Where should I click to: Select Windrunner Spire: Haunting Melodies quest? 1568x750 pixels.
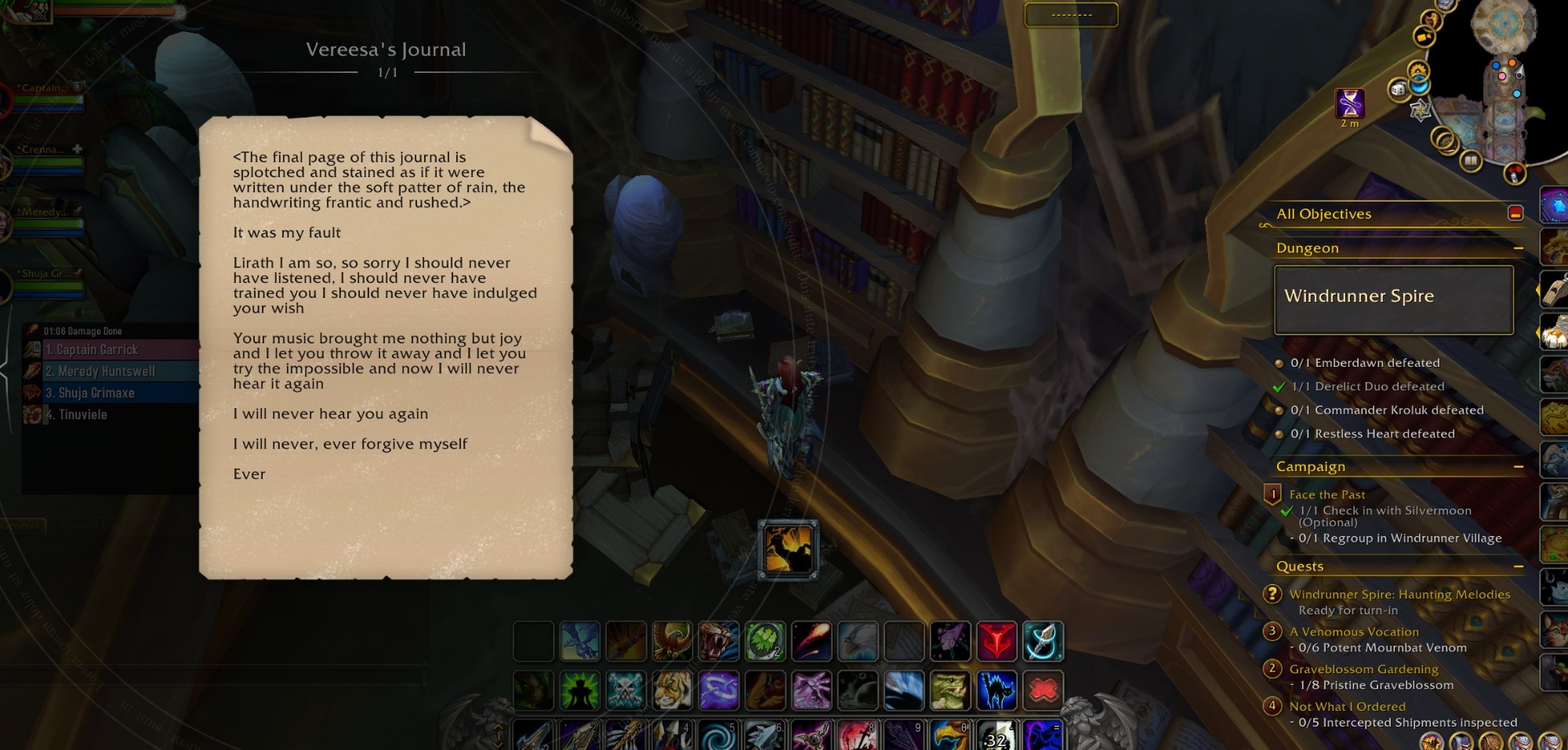pos(1399,595)
